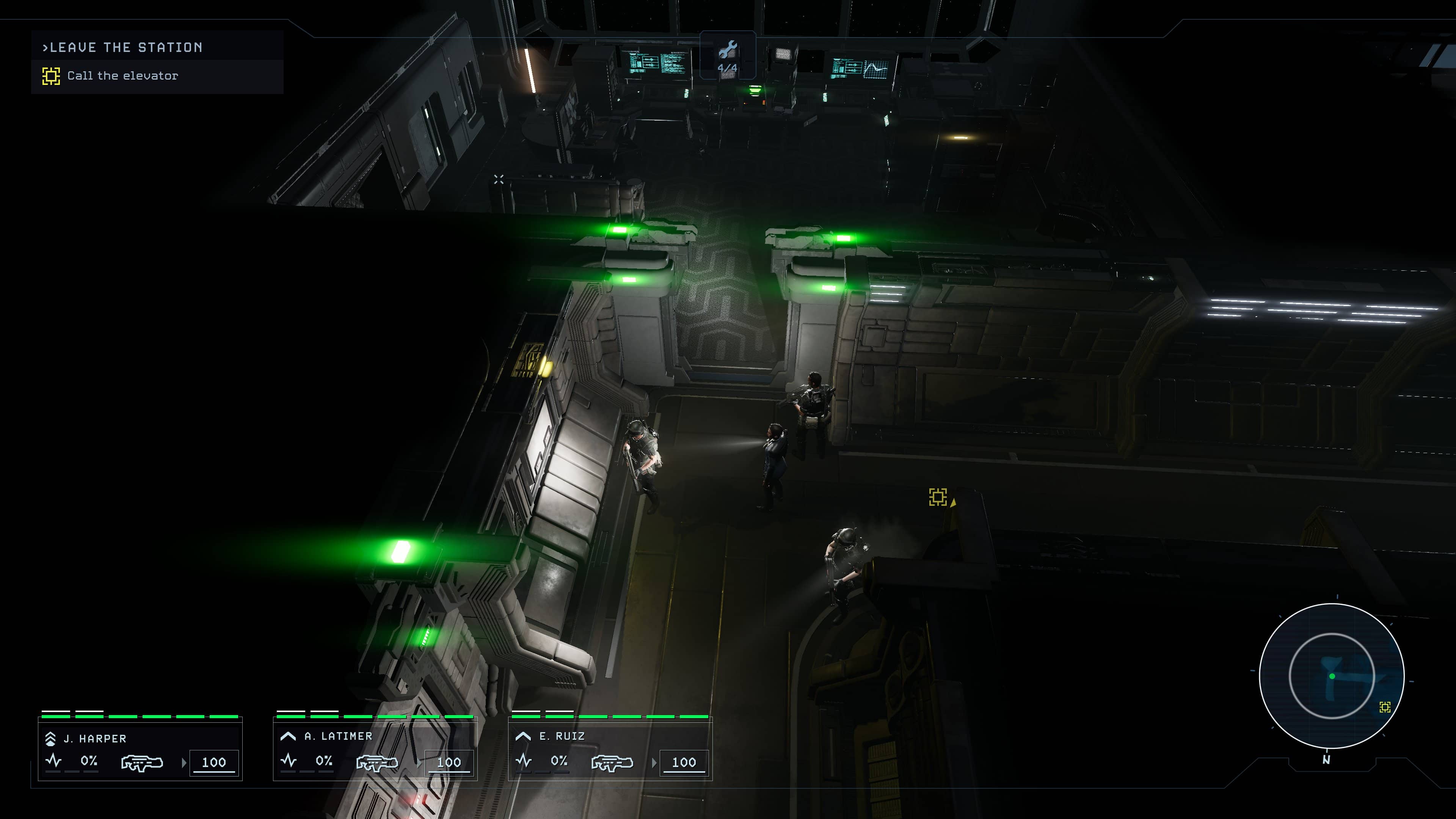
Task: Click the yellow objective marker on the minimap
Action: point(1385,707)
